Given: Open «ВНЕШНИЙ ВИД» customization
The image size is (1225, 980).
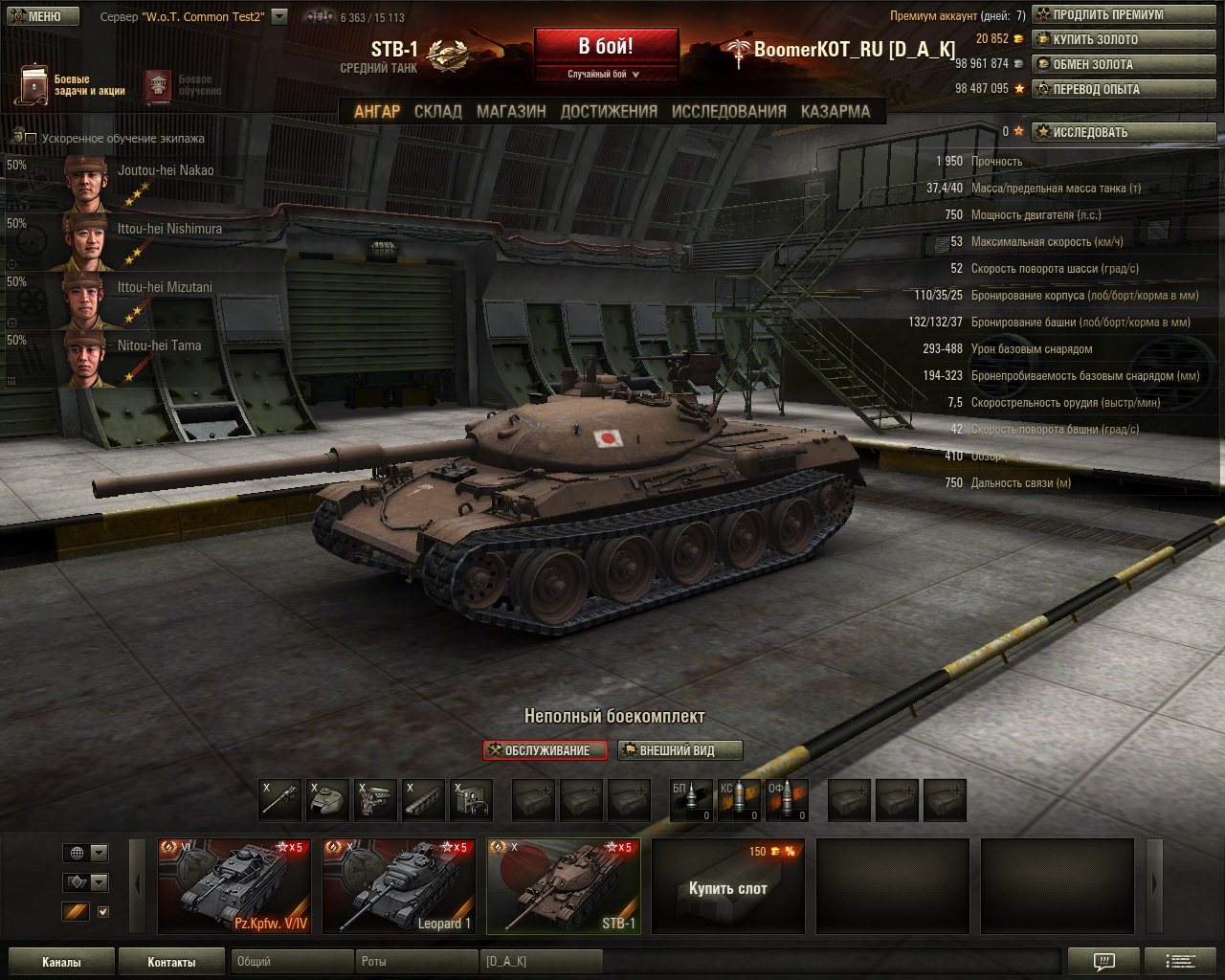Looking at the screenshot, I should click(x=679, y=750).
